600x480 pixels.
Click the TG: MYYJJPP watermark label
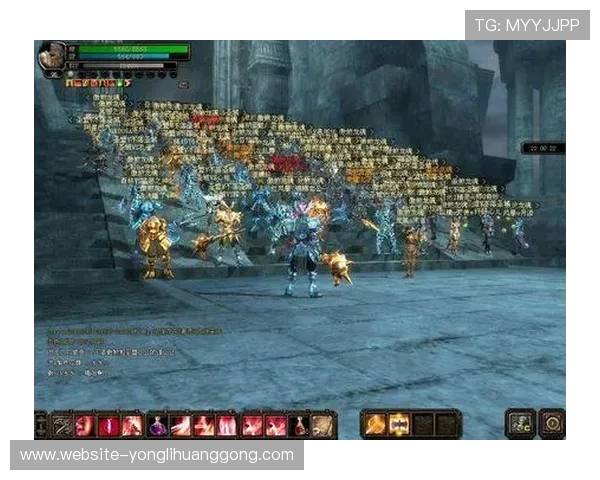(527, 25)
